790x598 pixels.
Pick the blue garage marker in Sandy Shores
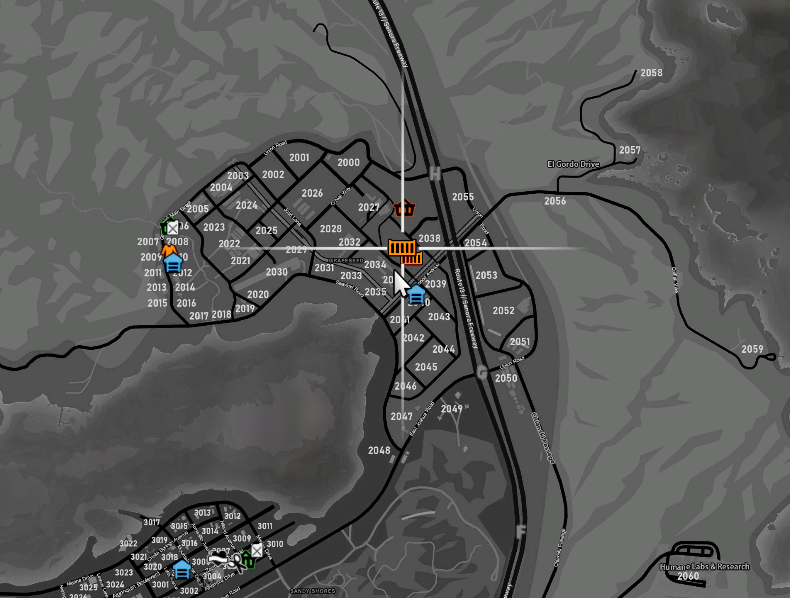pyautogui.click(x=181, y=569)
